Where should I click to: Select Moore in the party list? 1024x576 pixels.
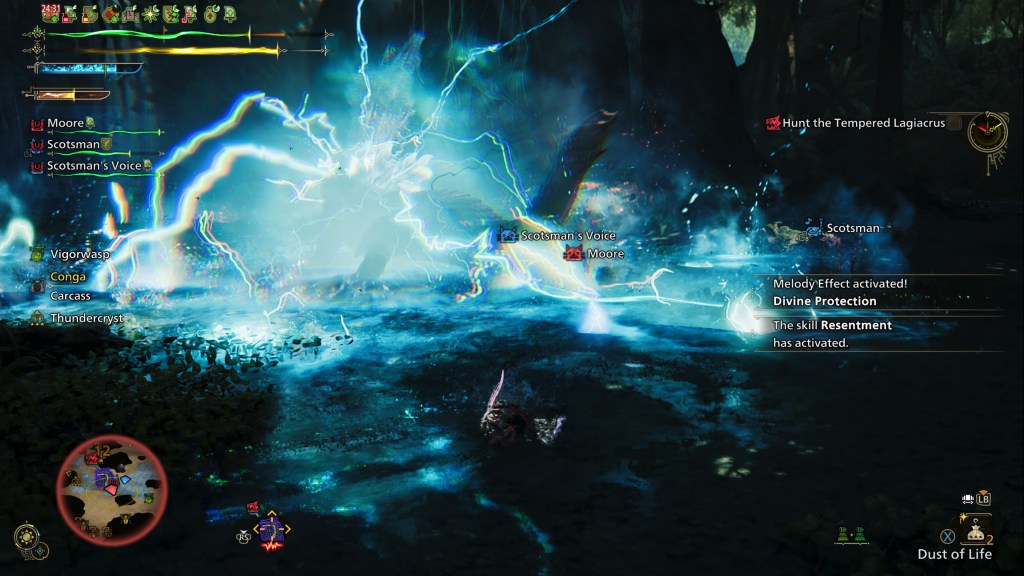click(65, 123)
